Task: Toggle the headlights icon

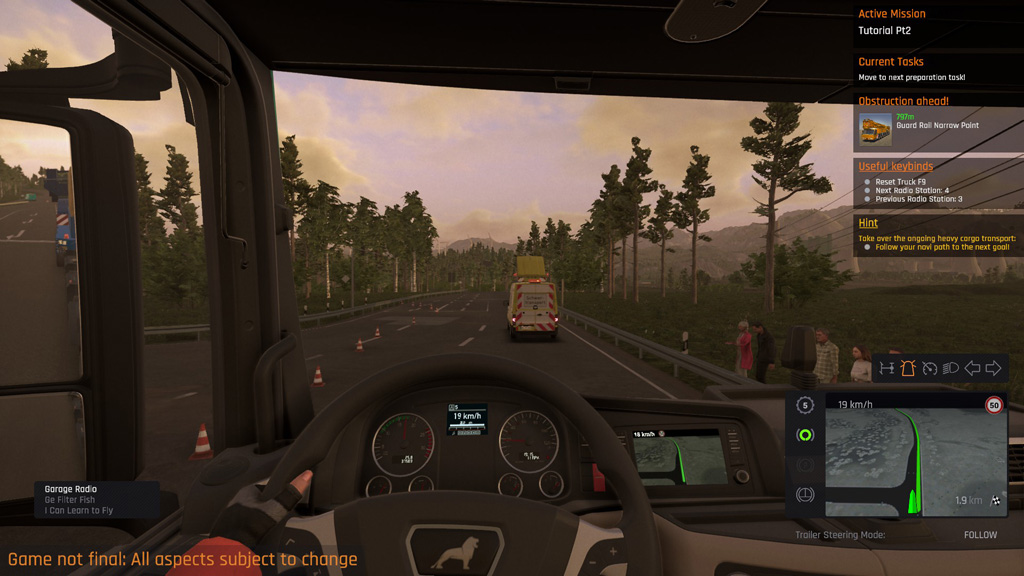Action: [950, 368]
